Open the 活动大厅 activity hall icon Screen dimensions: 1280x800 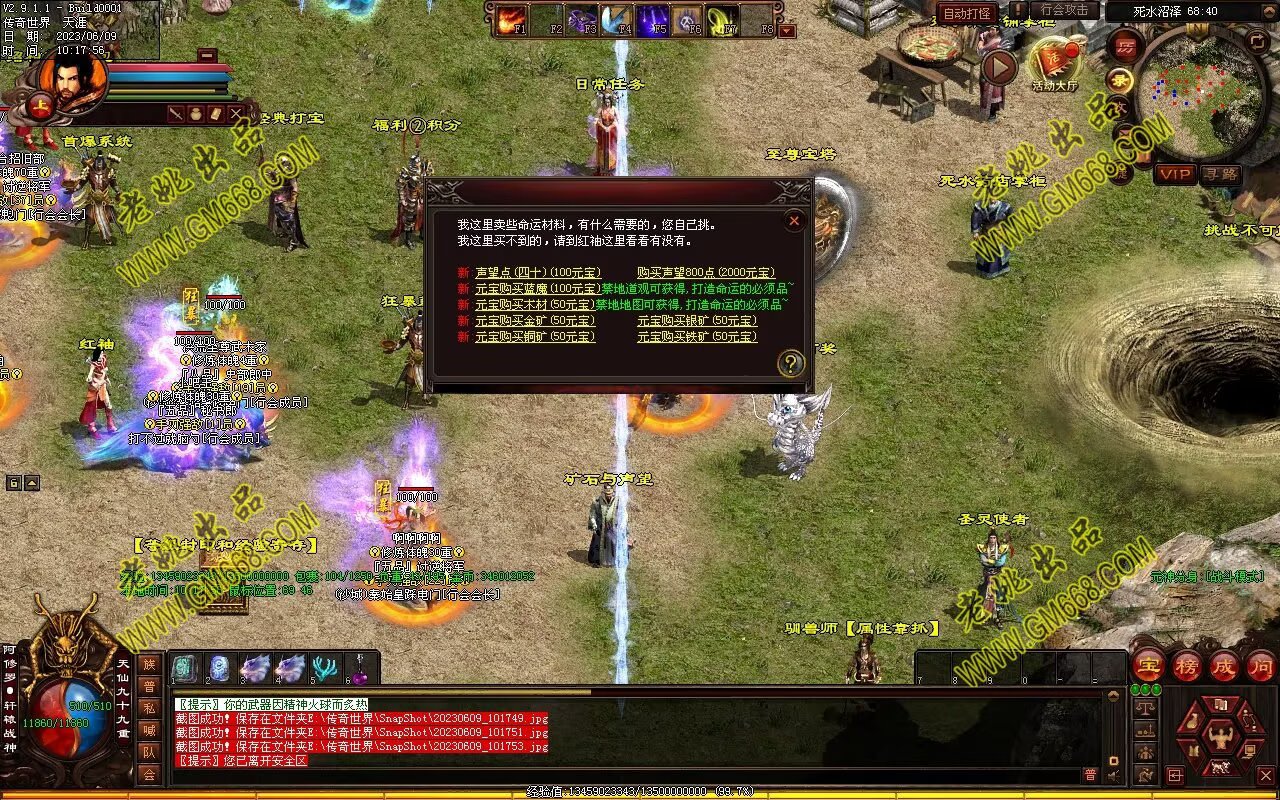[x=1055, y=62]
